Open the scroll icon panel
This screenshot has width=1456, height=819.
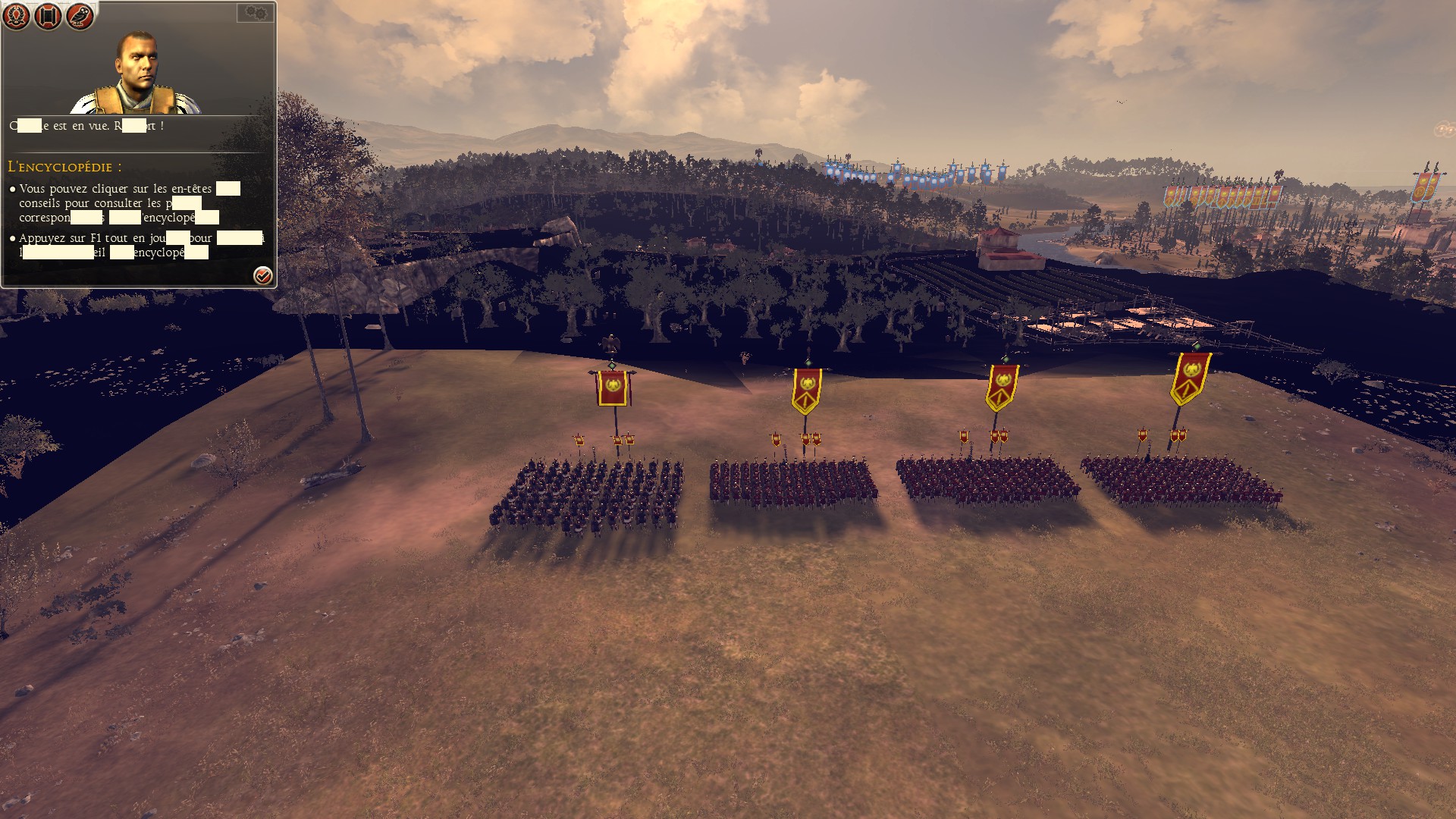click(48, 16)
